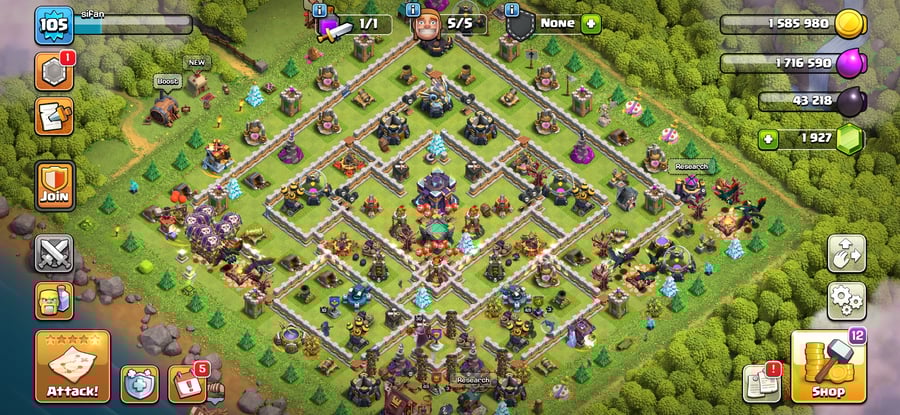900x415 pixels.
Task: Show info for the 1/1 laboratory counter
Action: [x=319, y=10]
